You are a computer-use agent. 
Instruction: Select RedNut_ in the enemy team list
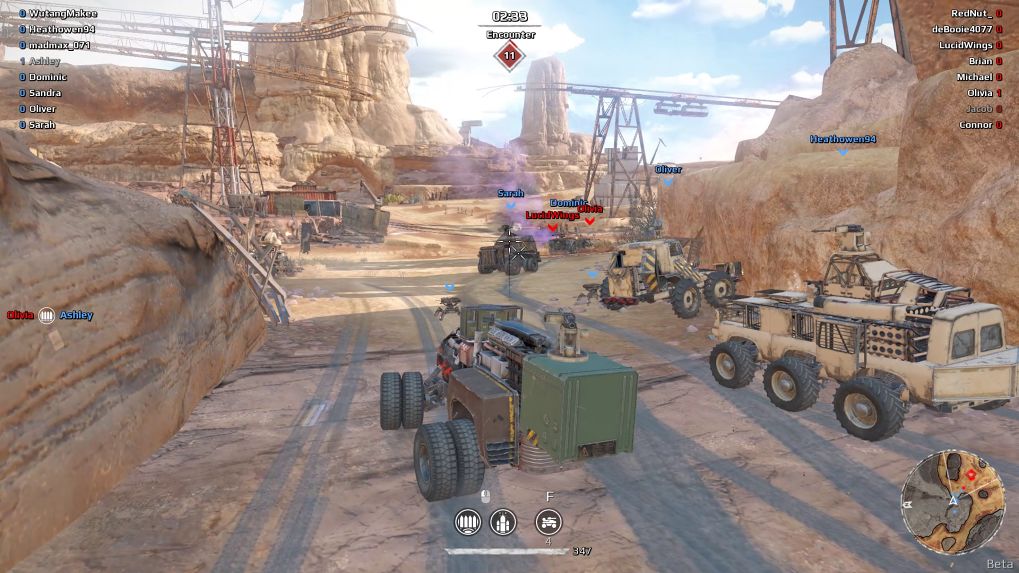(x=971, y=13)
